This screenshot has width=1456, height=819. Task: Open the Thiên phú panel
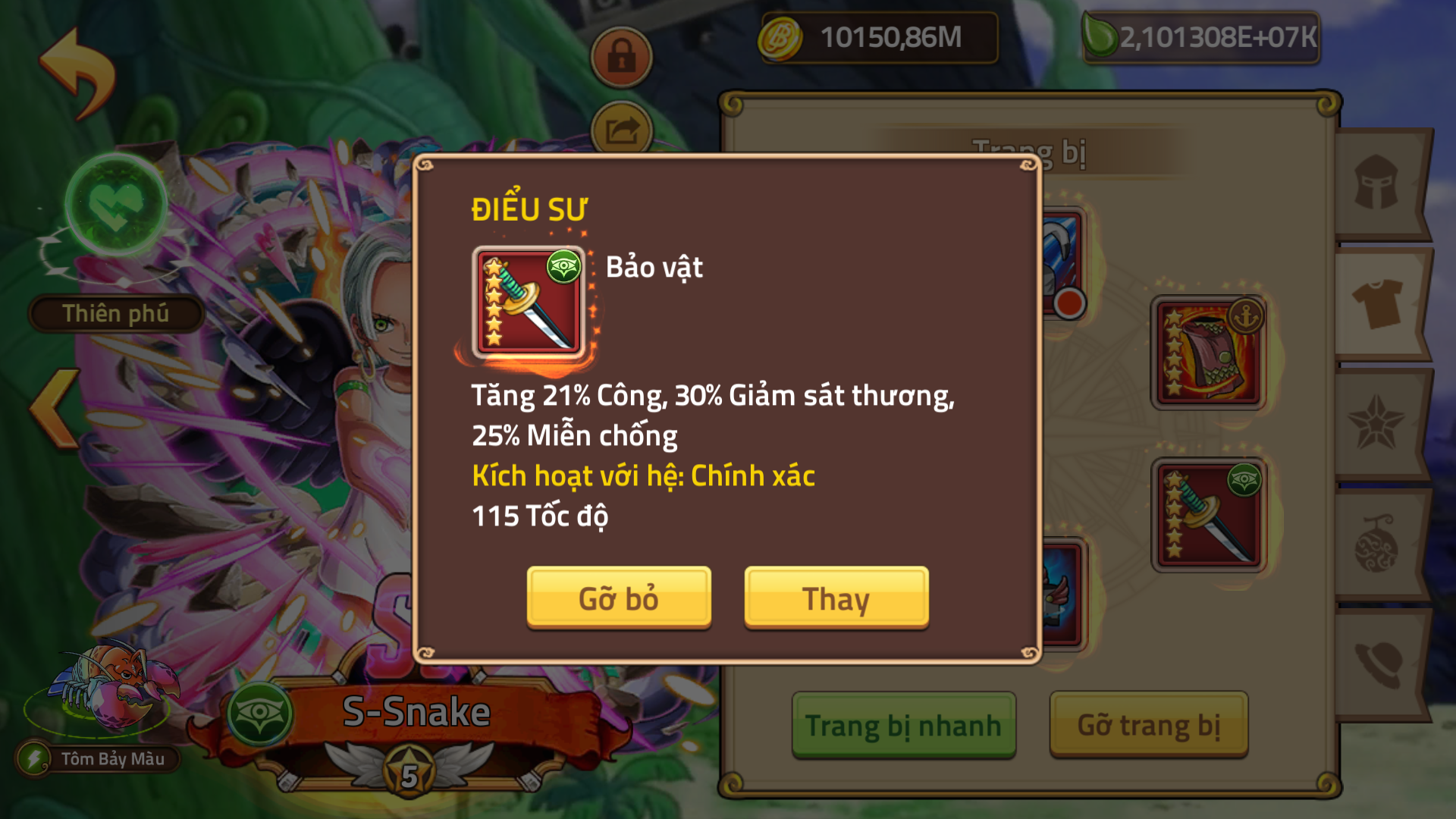coord(115,313)
